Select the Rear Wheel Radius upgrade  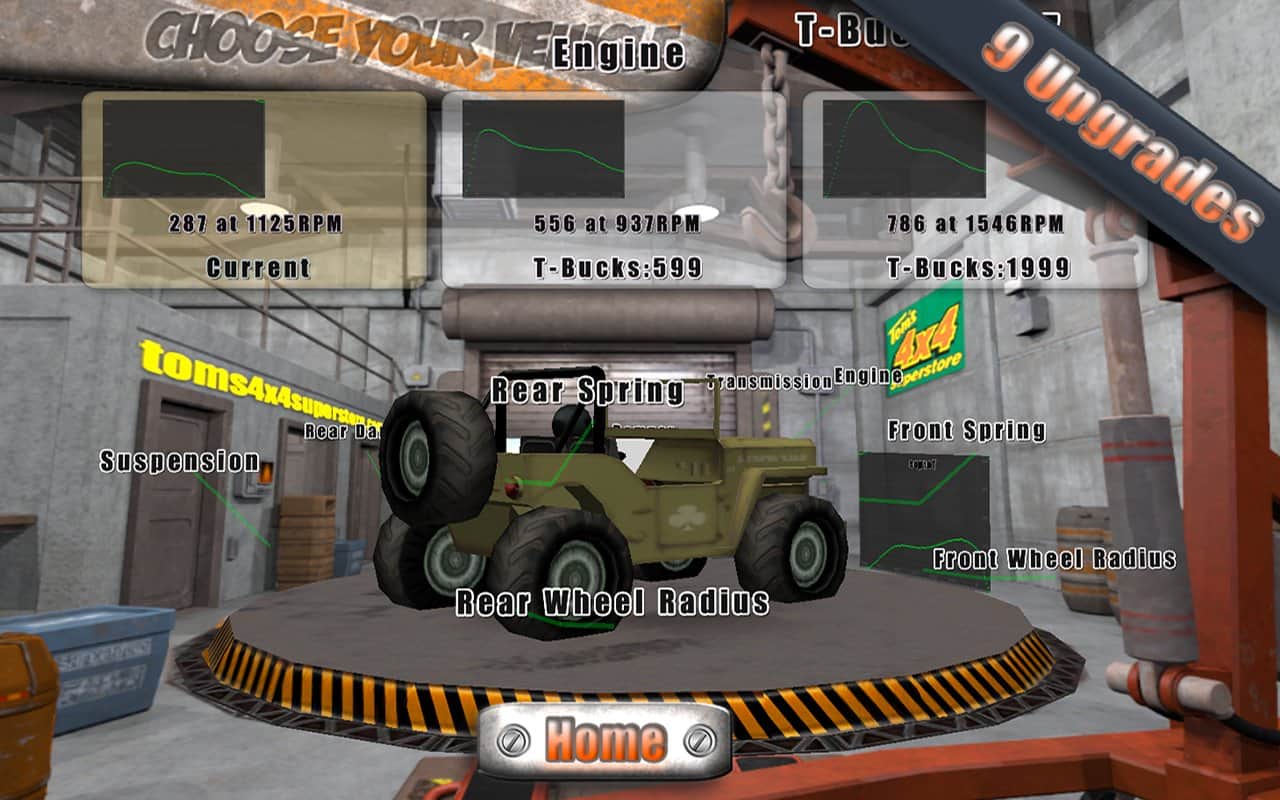pyautogui.click(x=612, y=602)
